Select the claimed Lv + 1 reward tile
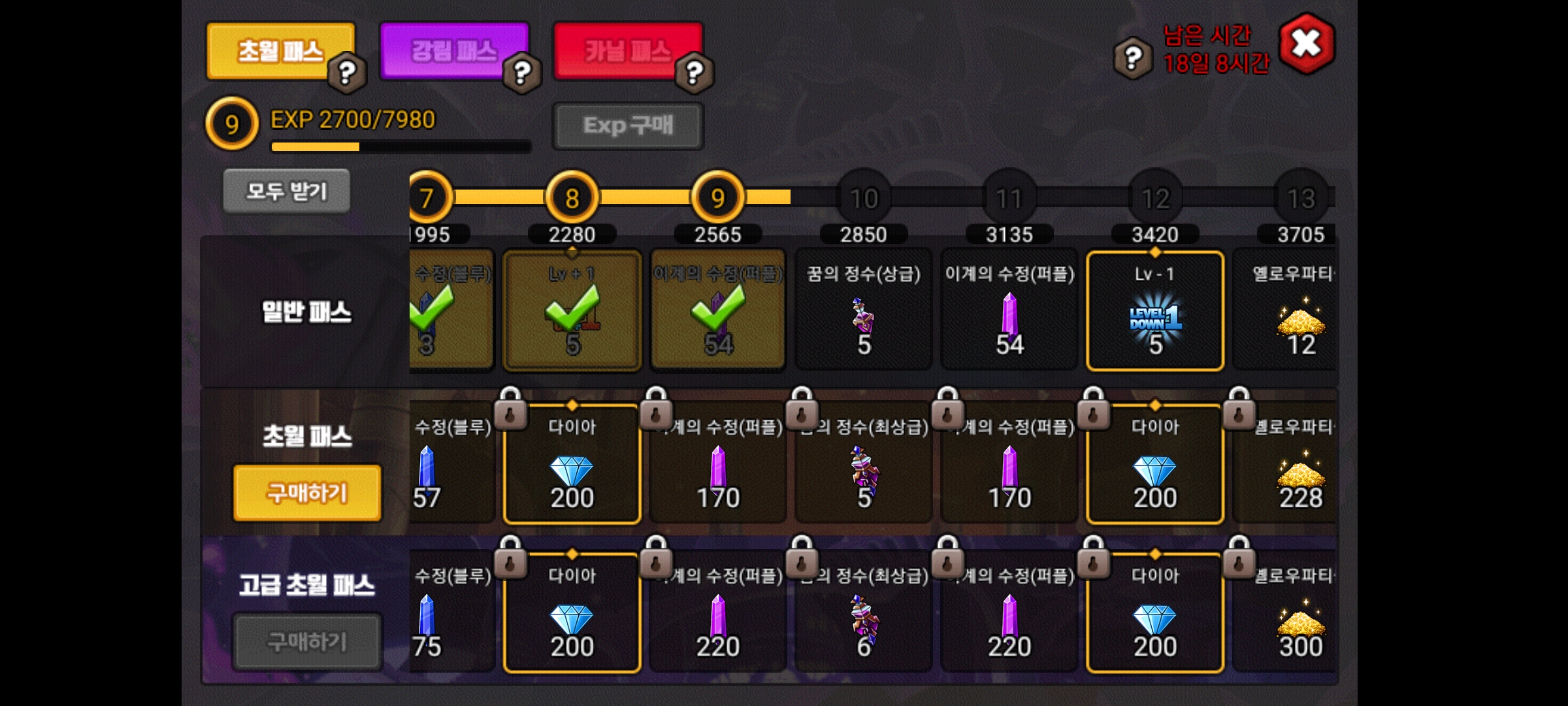This screenshot has width=1568, height=706. tap(572, 311)
